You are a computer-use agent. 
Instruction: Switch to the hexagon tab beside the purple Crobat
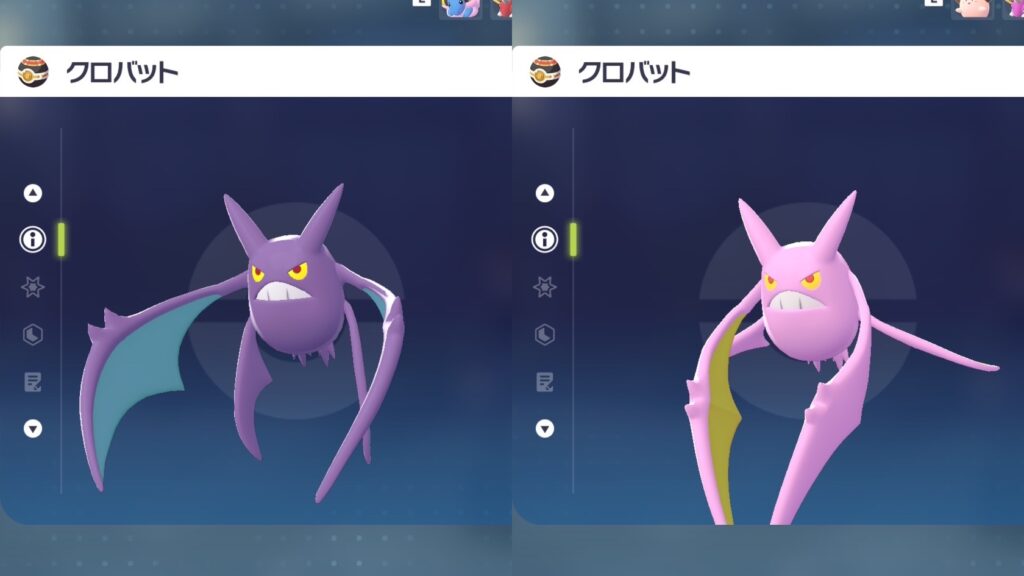pos(33,334)
